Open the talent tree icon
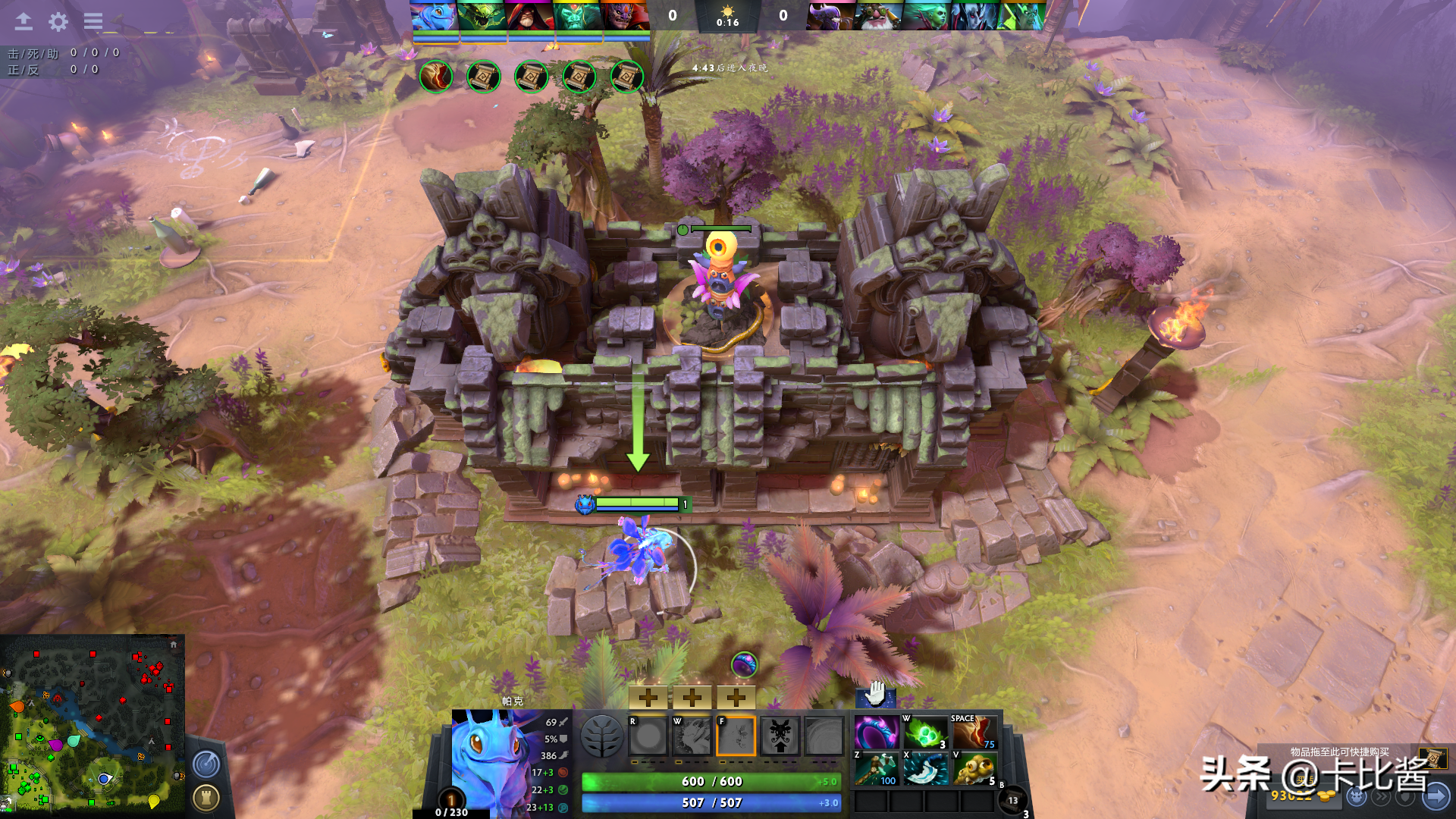Screen dimensions: 1456x819 tap(601, 735)
